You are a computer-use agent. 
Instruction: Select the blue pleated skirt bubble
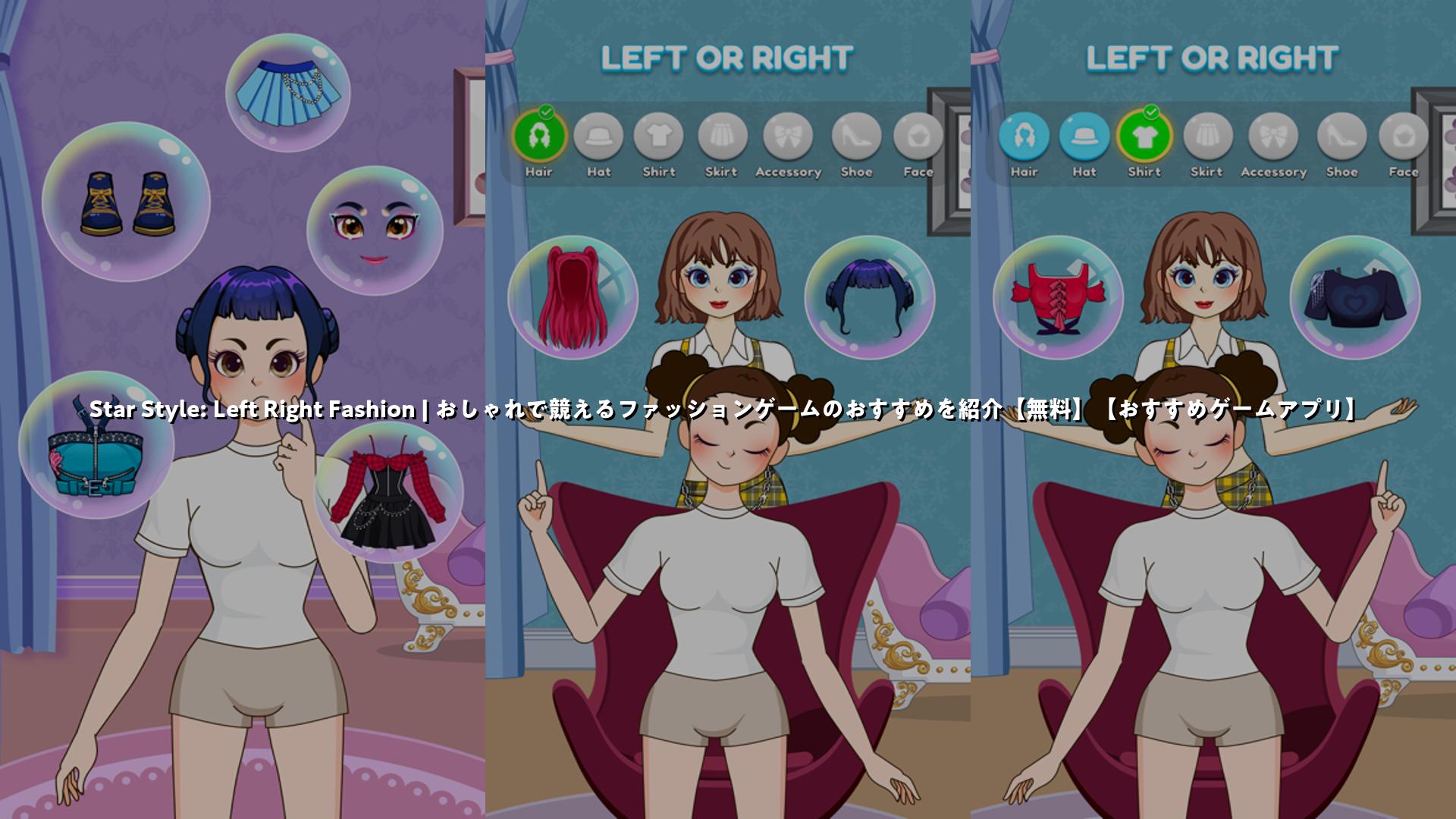click(288, 93)
